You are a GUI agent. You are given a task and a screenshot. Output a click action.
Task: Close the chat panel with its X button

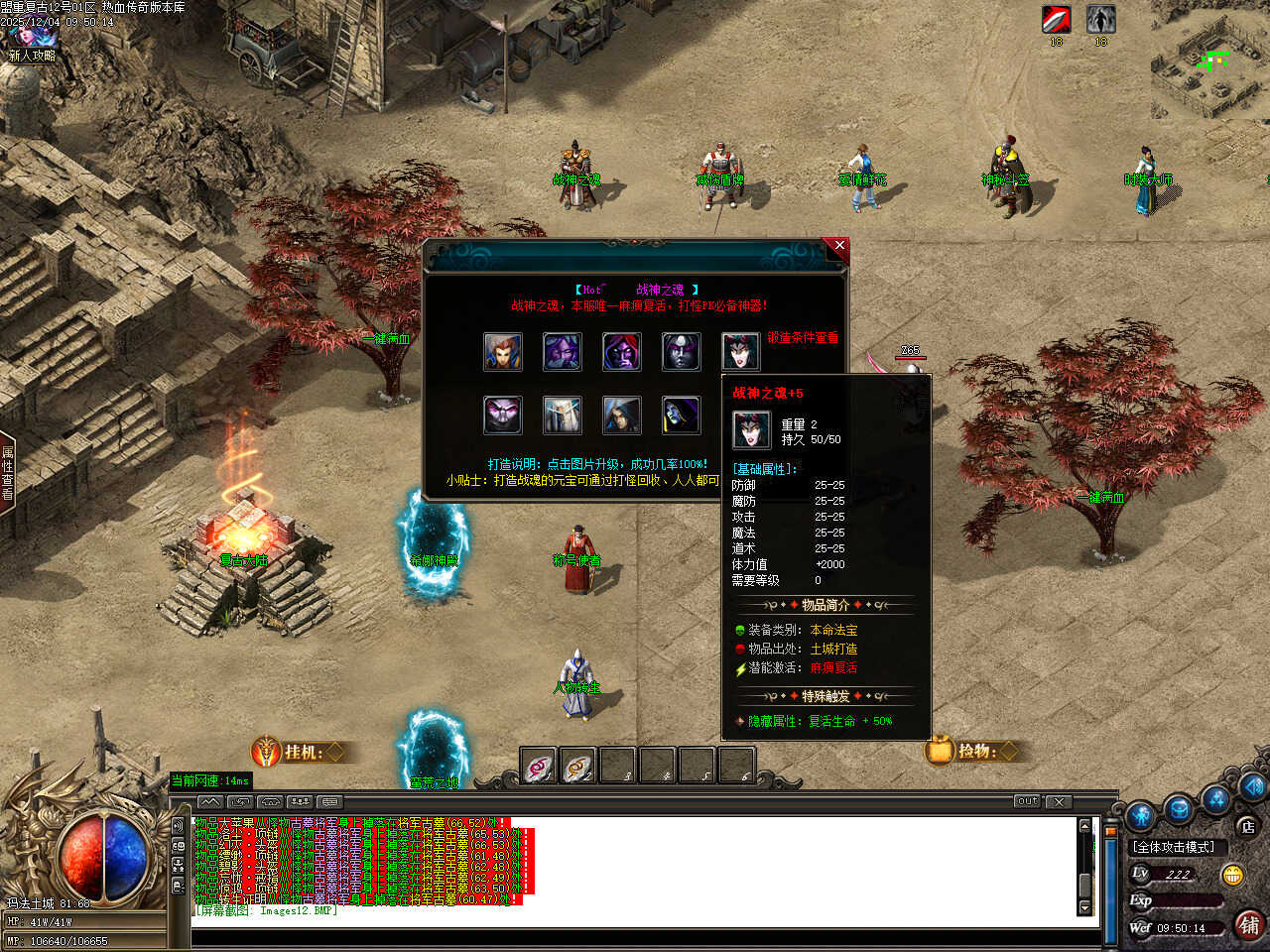1059,801
